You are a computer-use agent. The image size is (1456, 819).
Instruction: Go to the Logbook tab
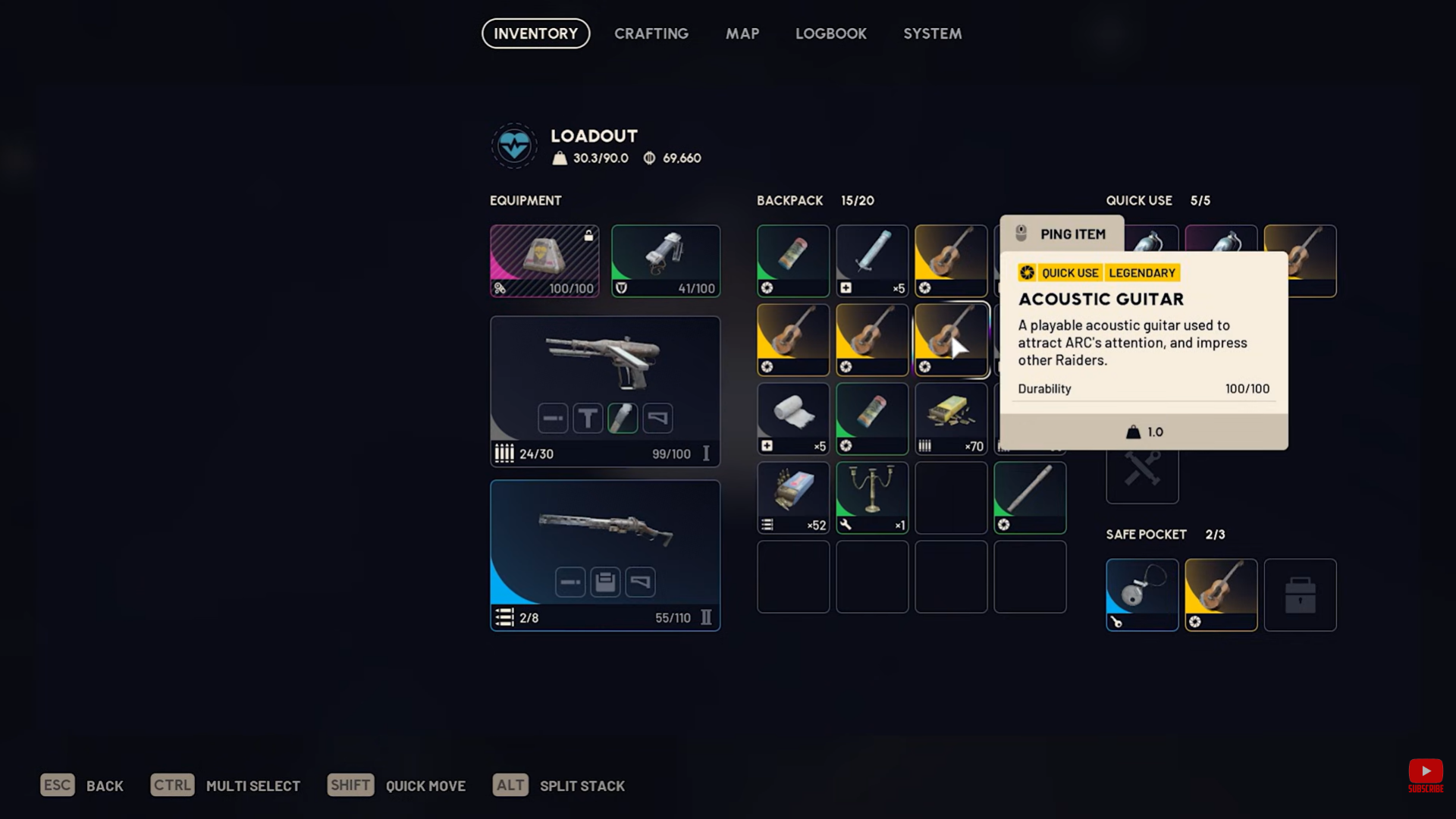tap(830, 33)
